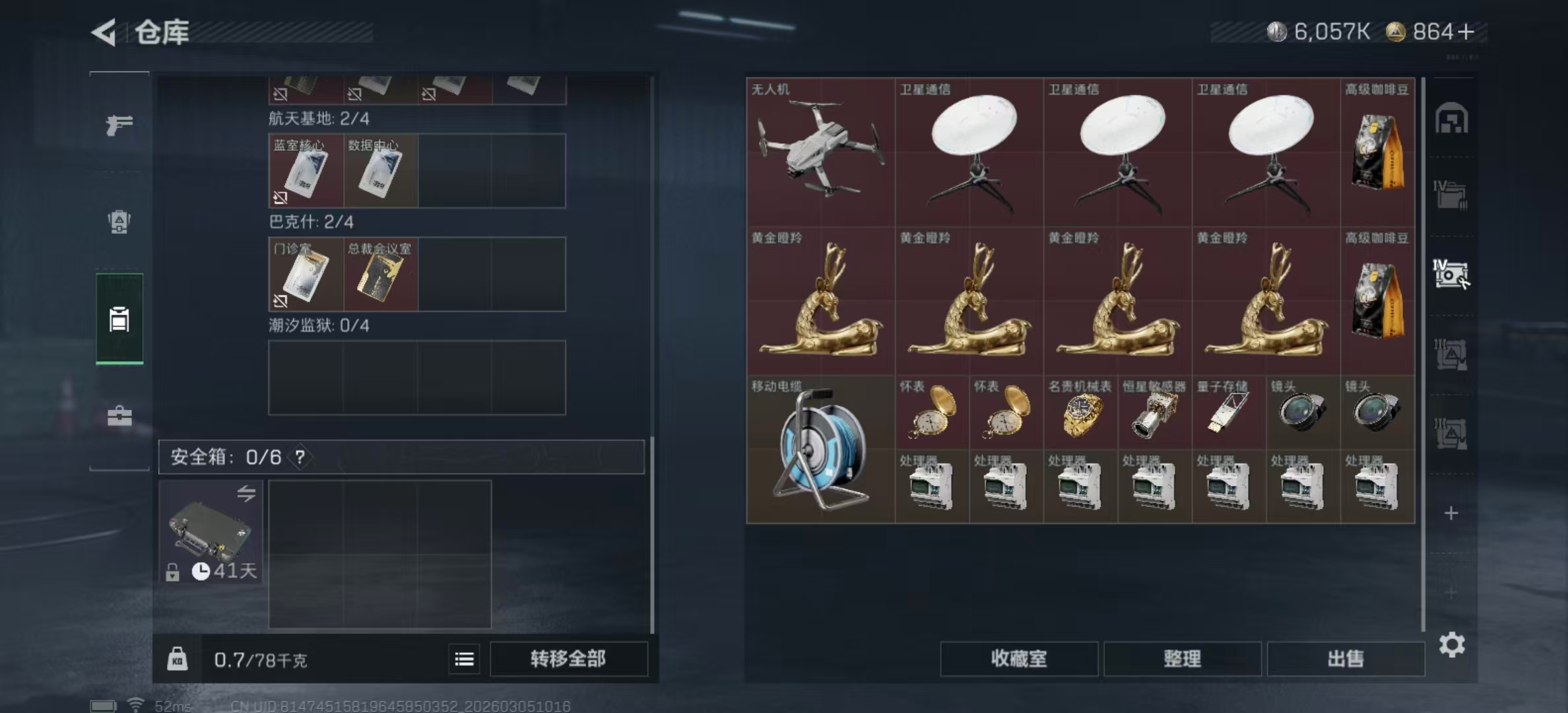The image size is (1568, 713).
Task: Open the list view icon beside weight display
Action: click(x=464, y=659)
